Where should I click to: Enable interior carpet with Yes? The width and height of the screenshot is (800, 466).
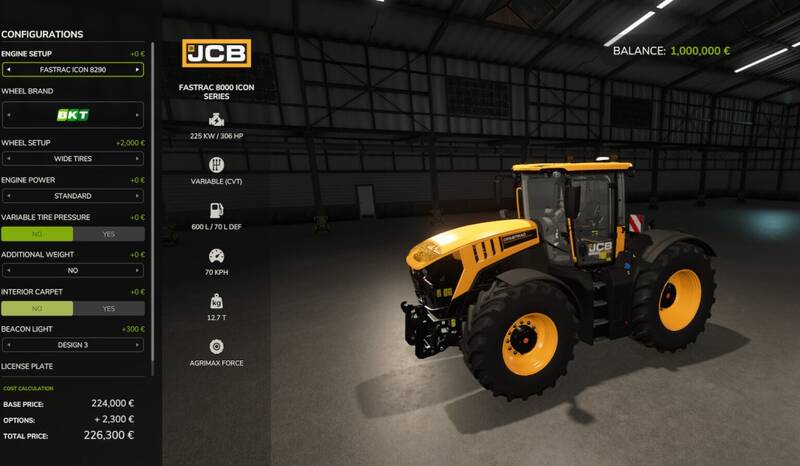(109, 308)
